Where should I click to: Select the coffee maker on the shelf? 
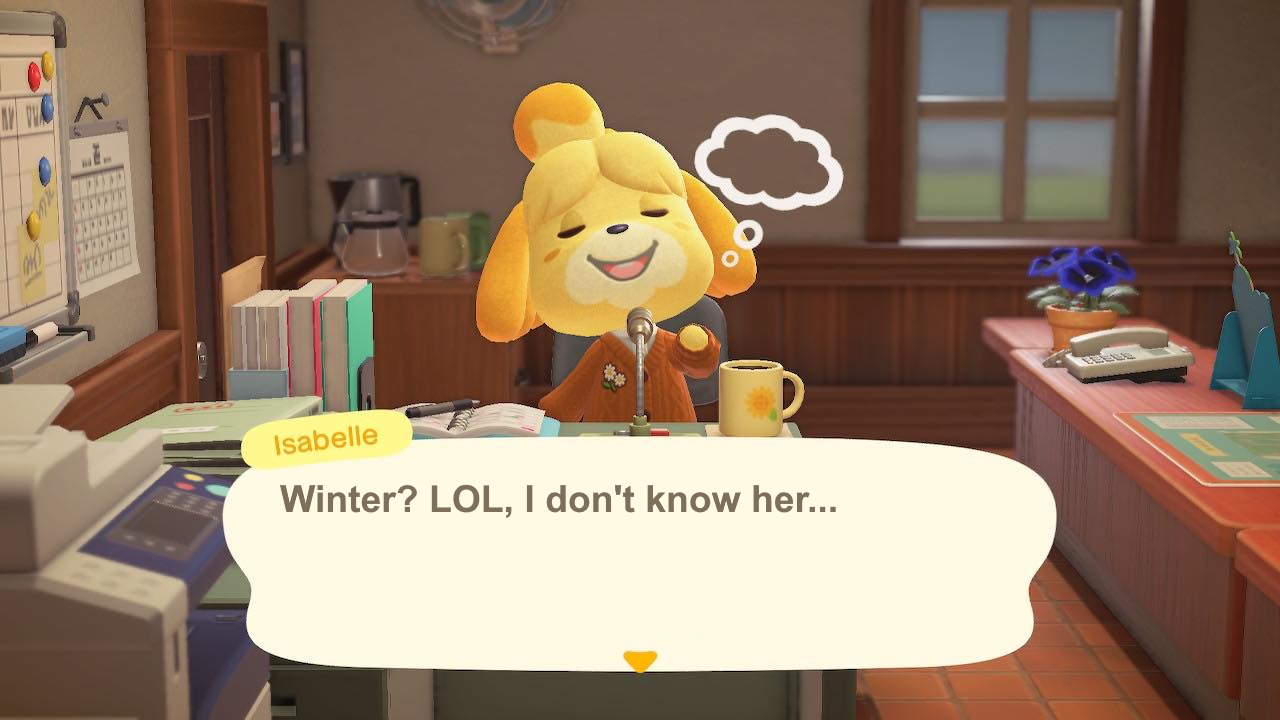375,215
